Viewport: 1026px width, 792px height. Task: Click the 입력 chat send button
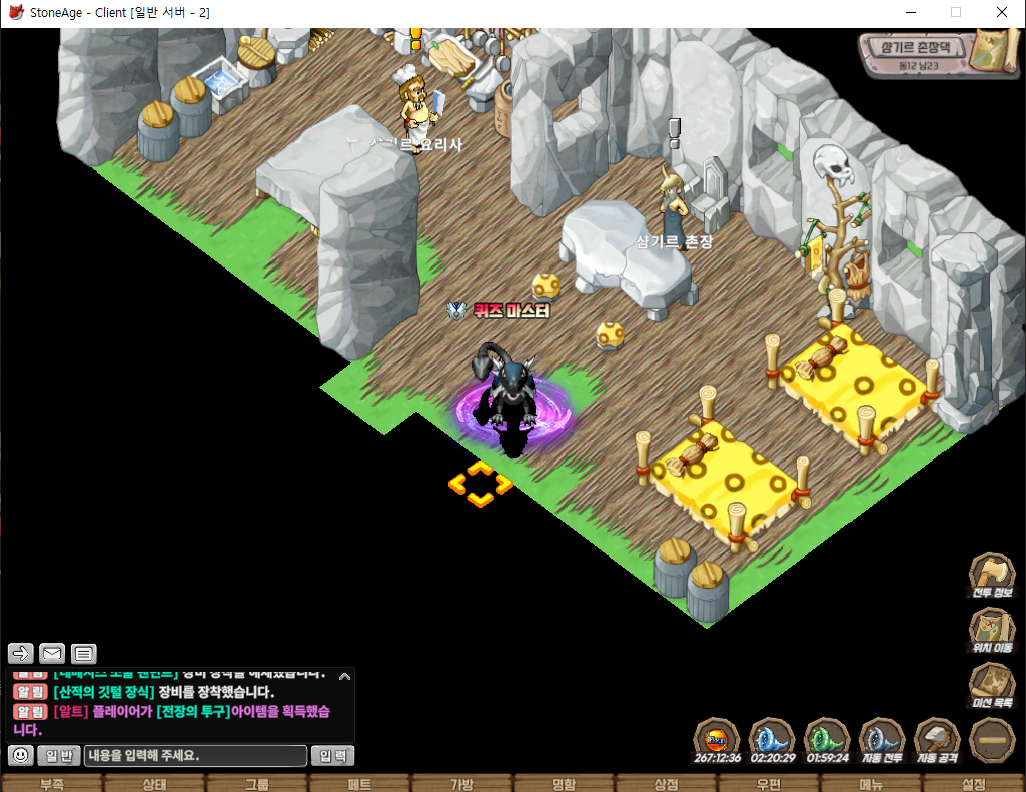click(332, 755)
